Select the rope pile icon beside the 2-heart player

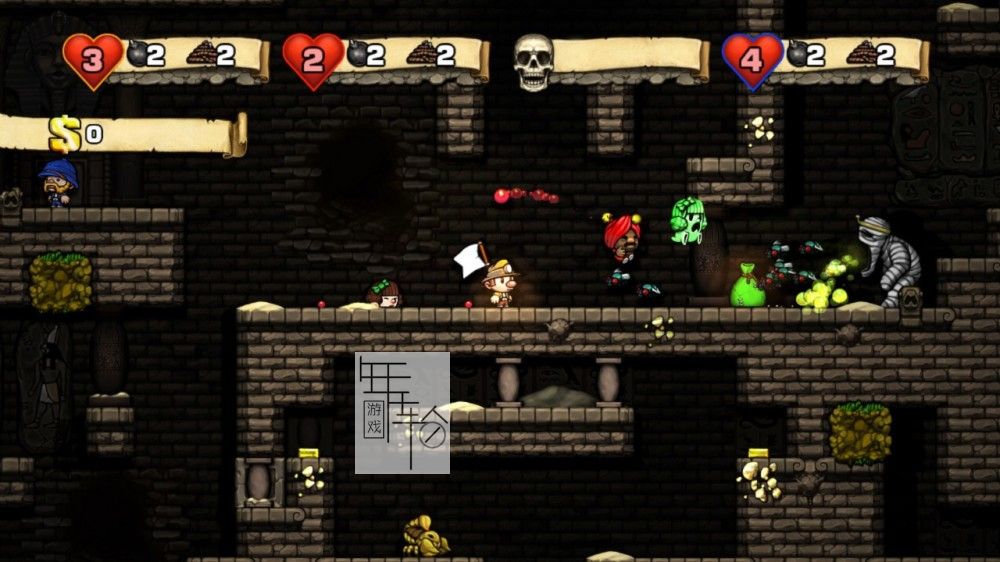point(422,52)
